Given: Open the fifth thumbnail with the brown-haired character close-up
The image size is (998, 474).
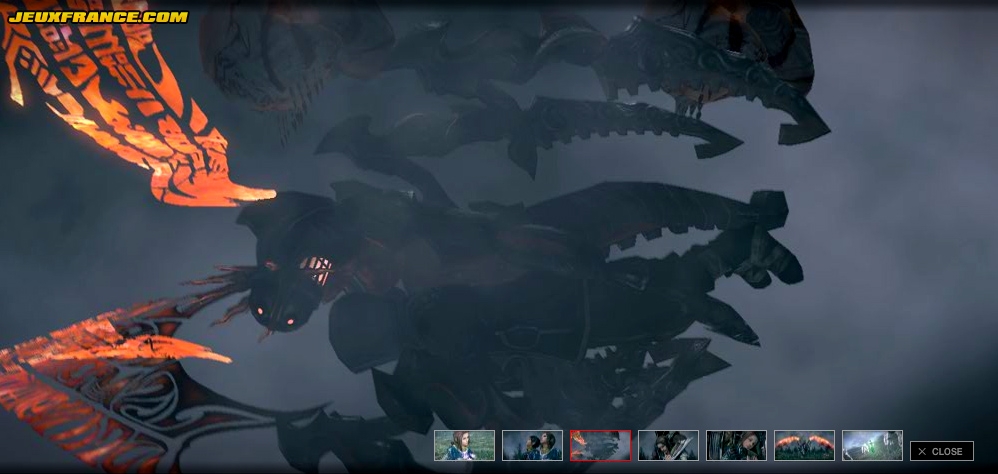Looking at the screenshot, I should pos(736,445).
